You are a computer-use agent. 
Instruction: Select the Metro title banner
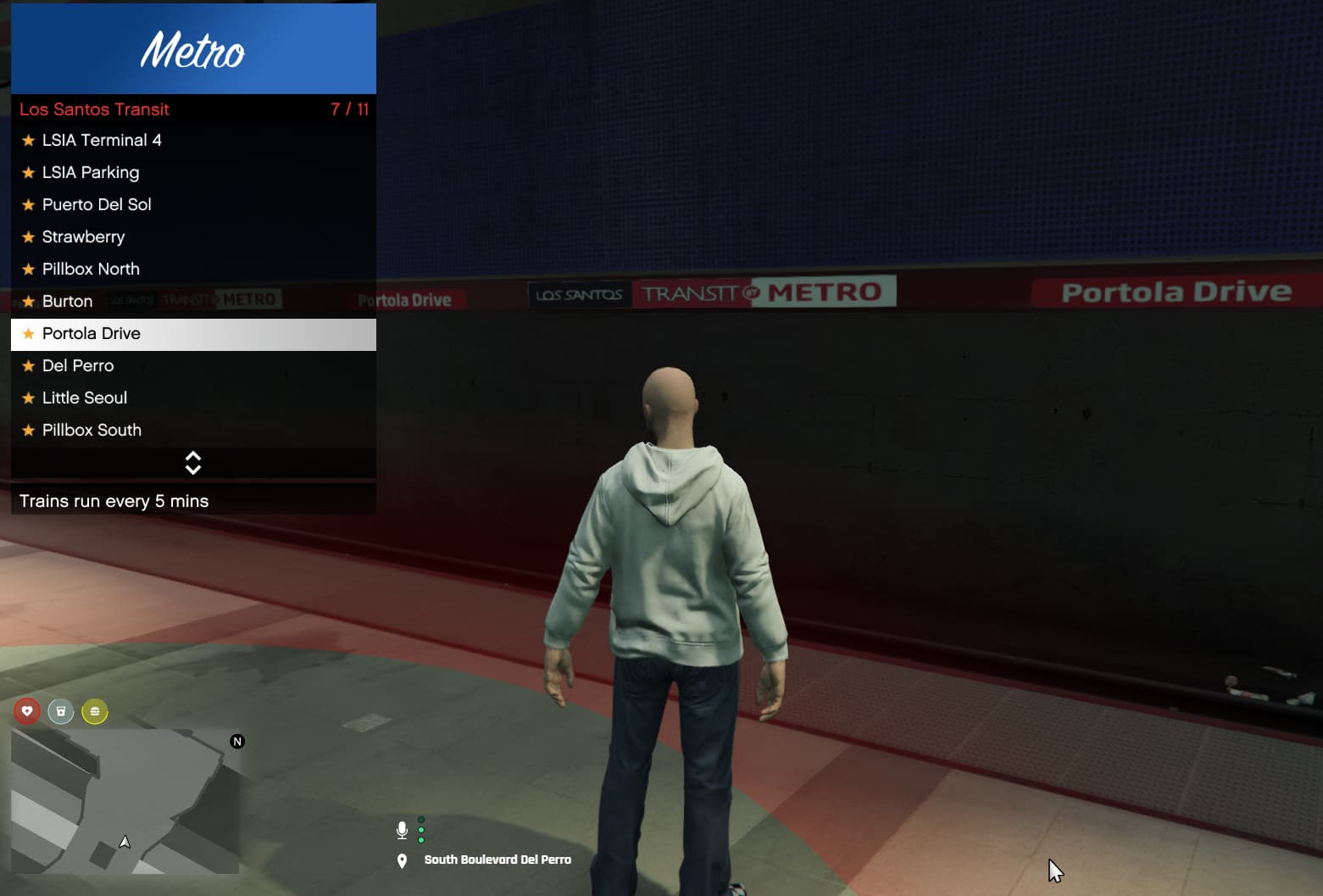coord(193,48)
